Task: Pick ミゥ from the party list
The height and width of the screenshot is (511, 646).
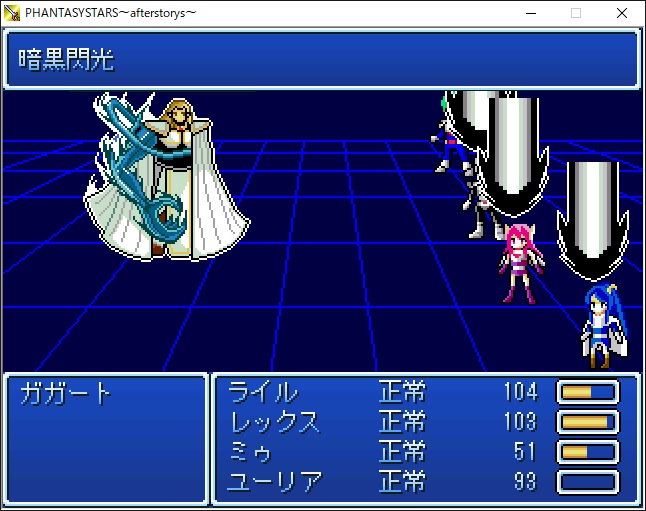Action: point(252,451)
